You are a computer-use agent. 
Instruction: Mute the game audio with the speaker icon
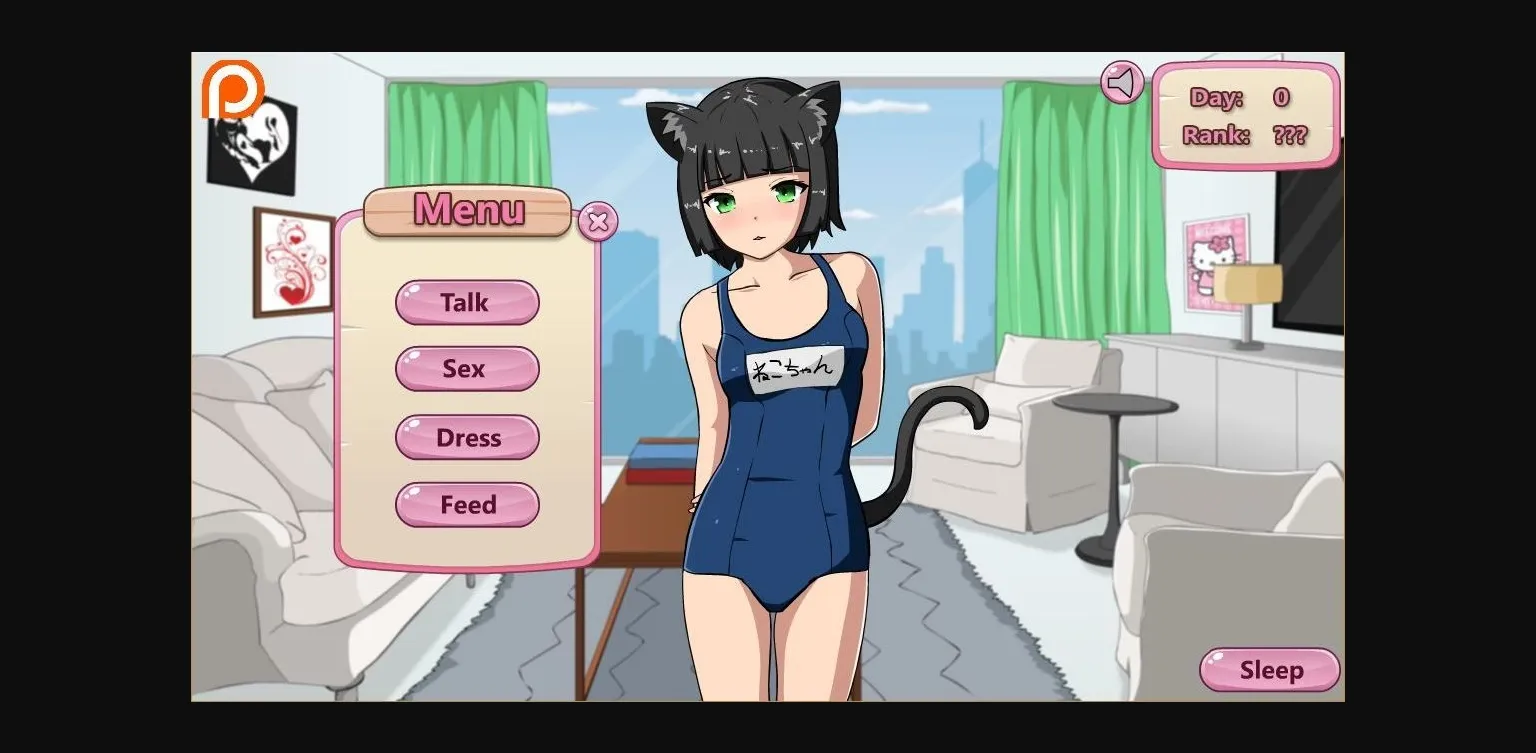pyautogui.click(x=1122, y=82)
